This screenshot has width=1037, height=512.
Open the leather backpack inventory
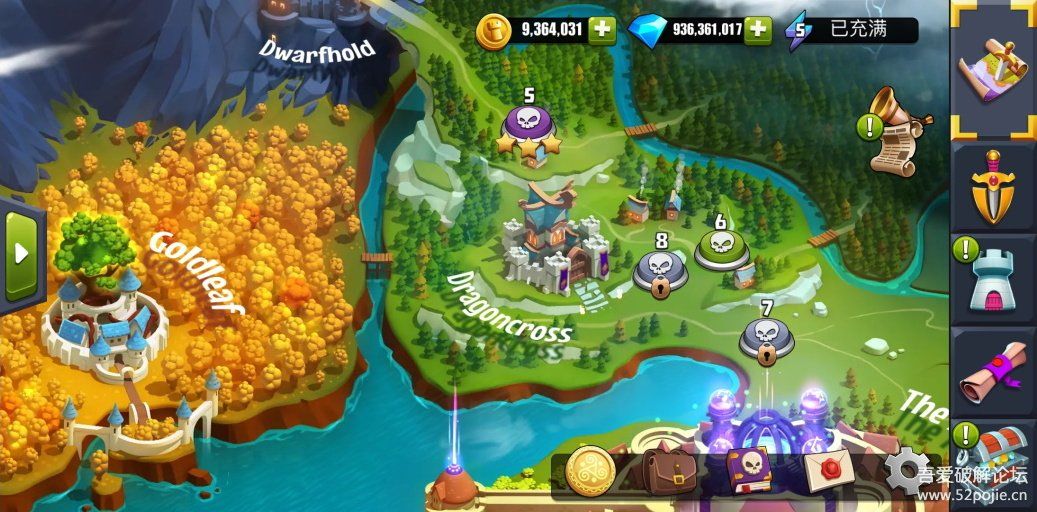click(x=668, y=471)
